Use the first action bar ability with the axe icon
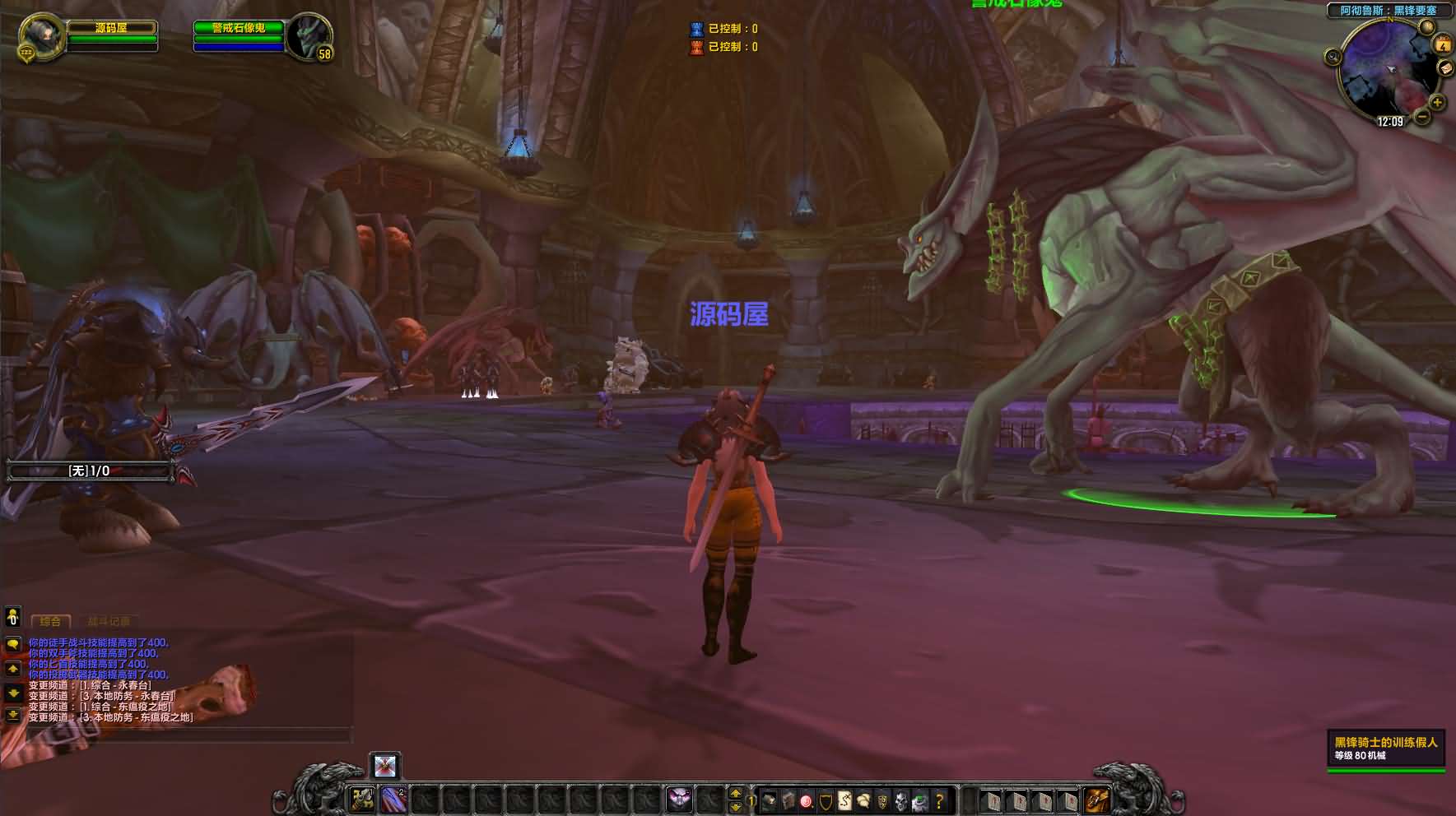1456x816 pixels. (362, 799)
